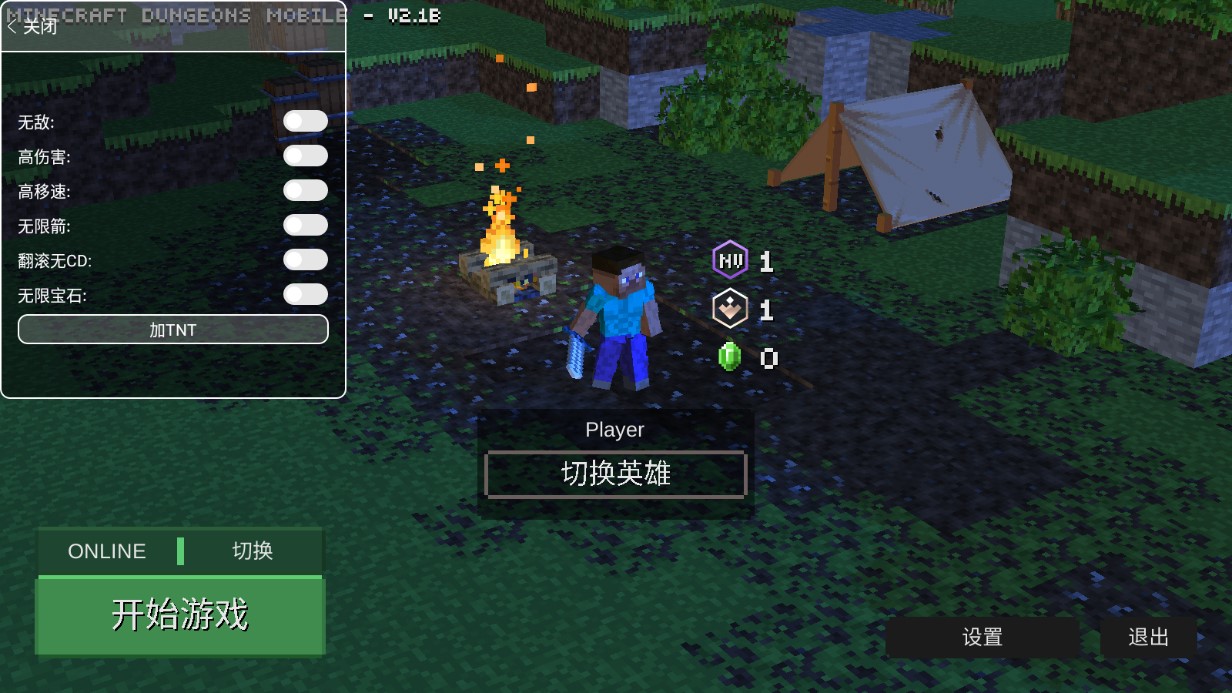Screen dimensions: 1232x693
Task: Click the 切换 mode switch button
Action: [x=253, y=551]
